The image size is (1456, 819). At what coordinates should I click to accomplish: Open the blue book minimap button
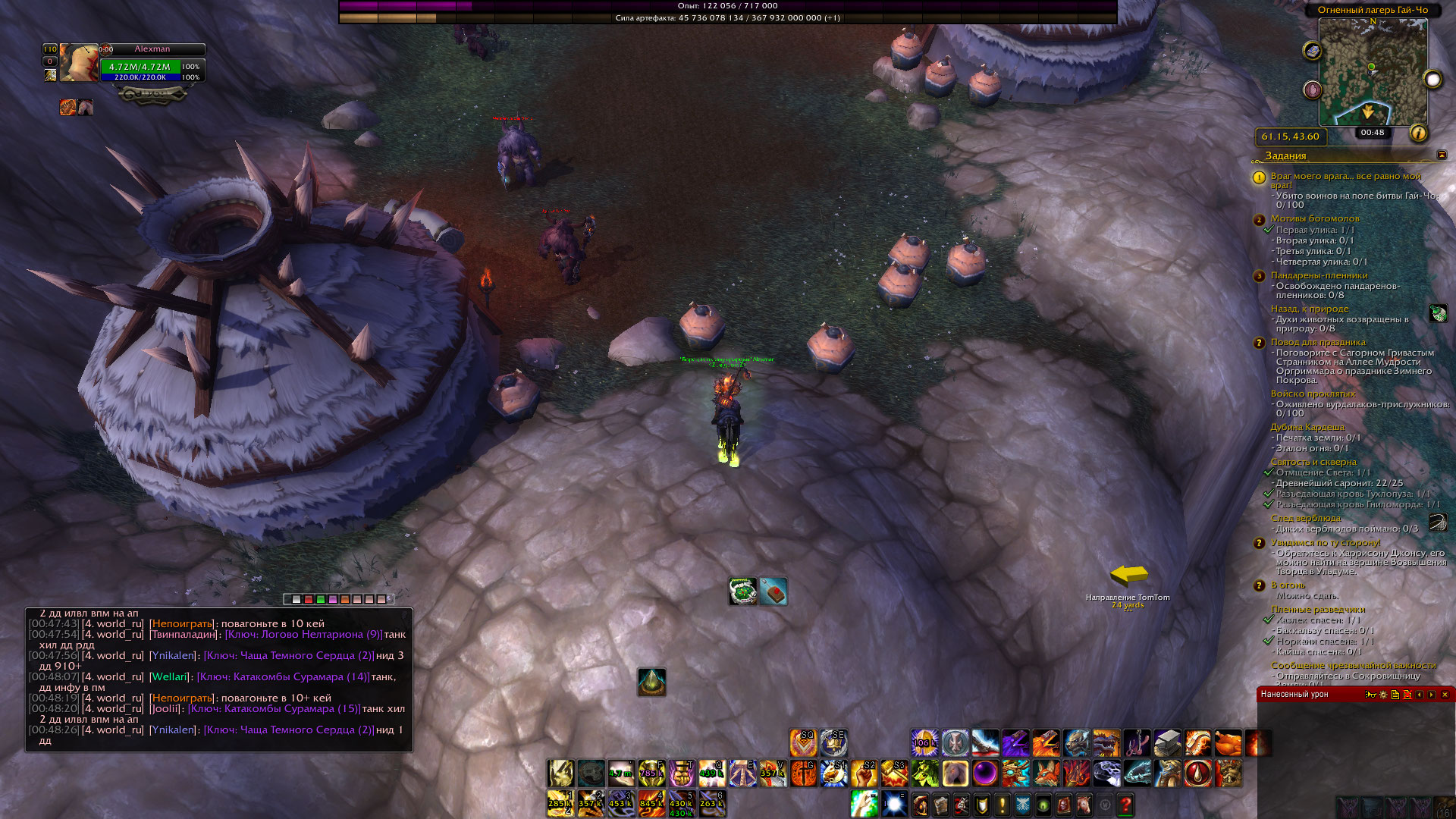tap(1313, 51)
